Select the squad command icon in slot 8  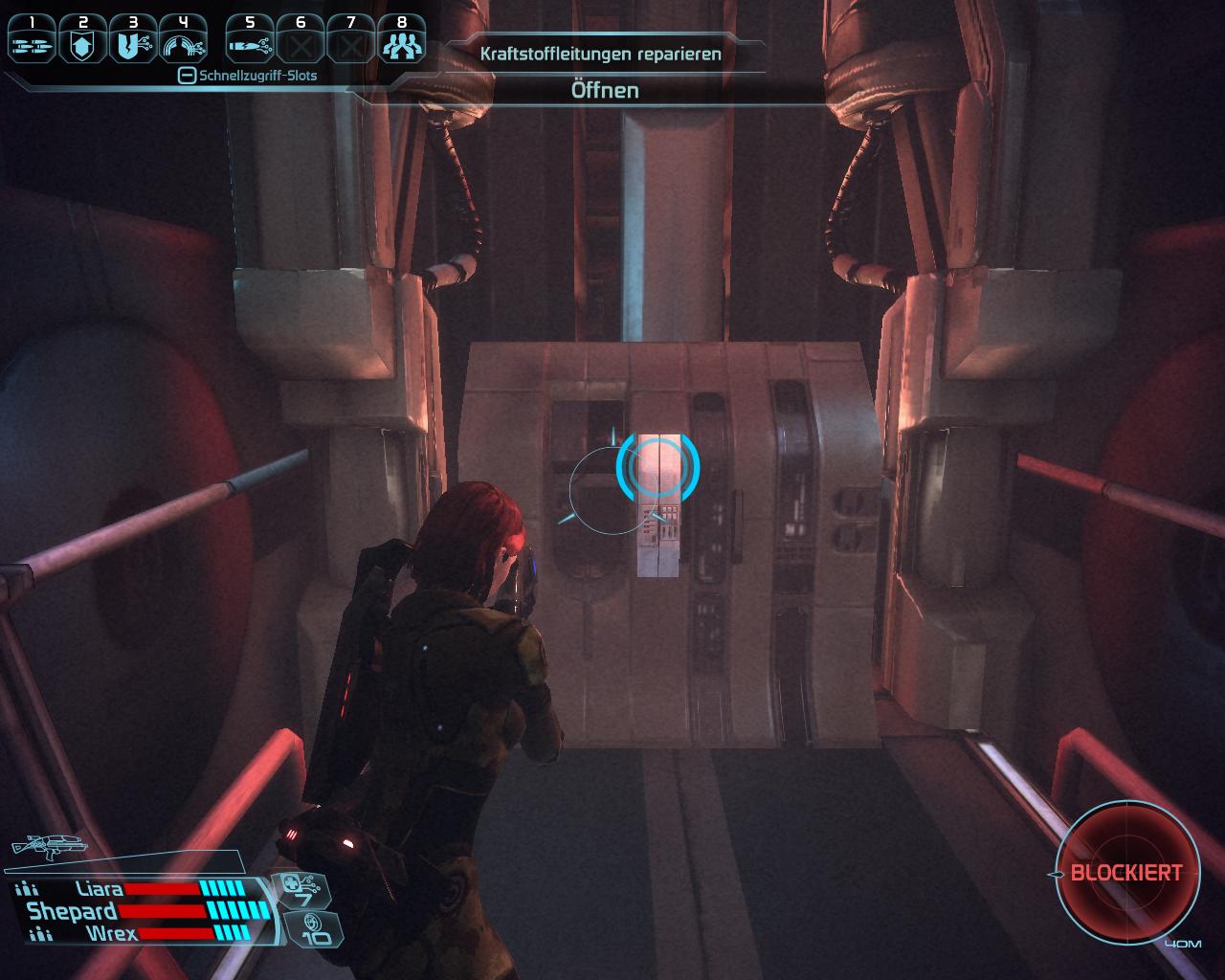402,41
